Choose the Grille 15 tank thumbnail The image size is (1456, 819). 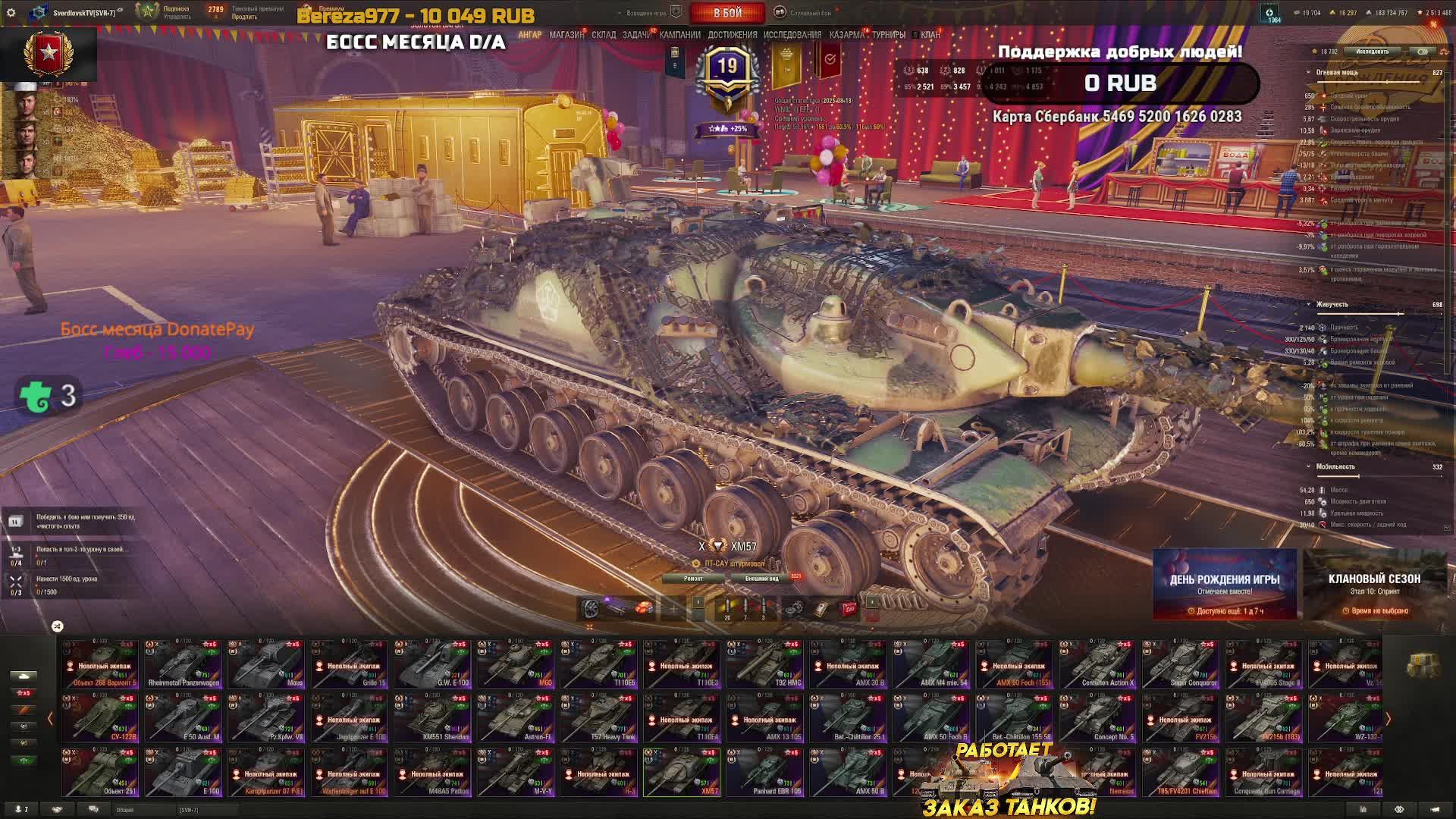(x=350, y=664)
